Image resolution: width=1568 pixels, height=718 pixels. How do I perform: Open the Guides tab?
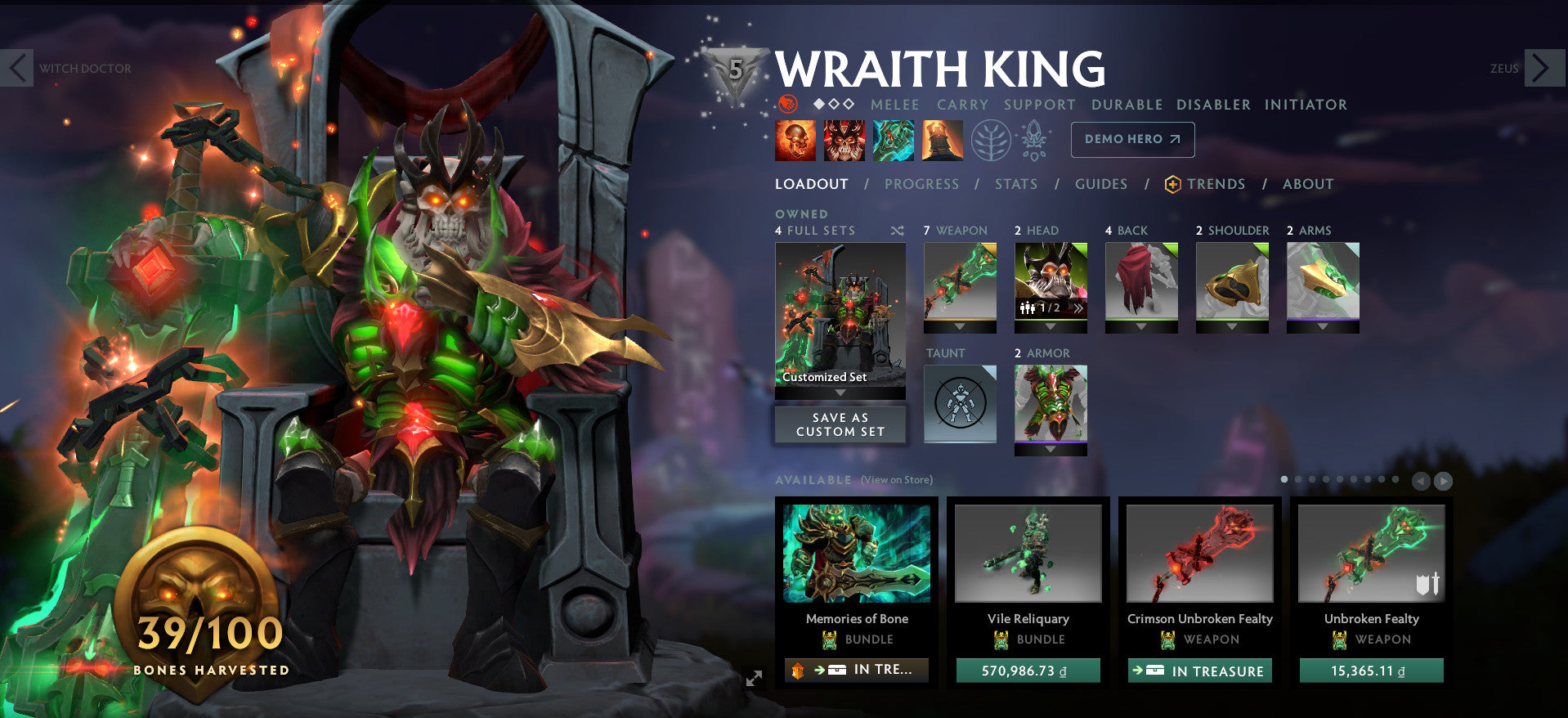(1100, 184)
